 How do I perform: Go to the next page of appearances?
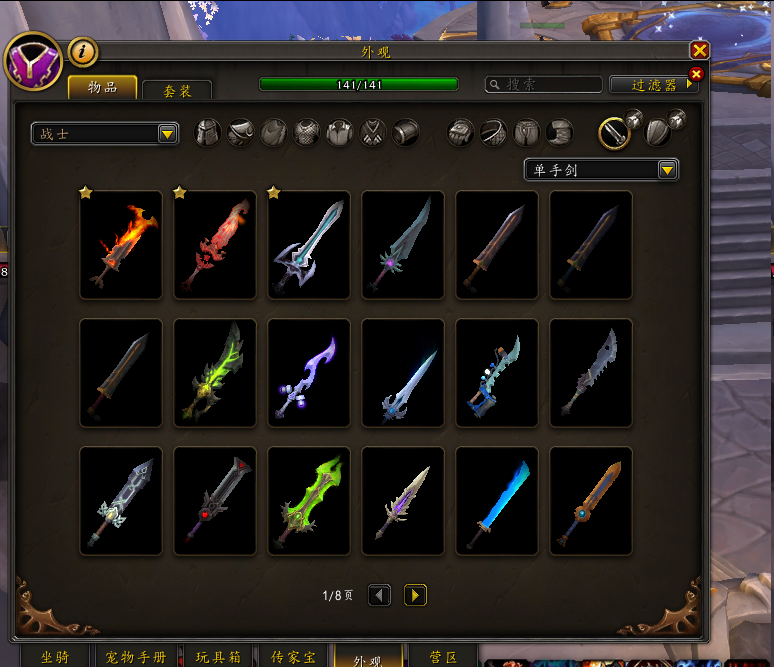[x=415, y=596]
